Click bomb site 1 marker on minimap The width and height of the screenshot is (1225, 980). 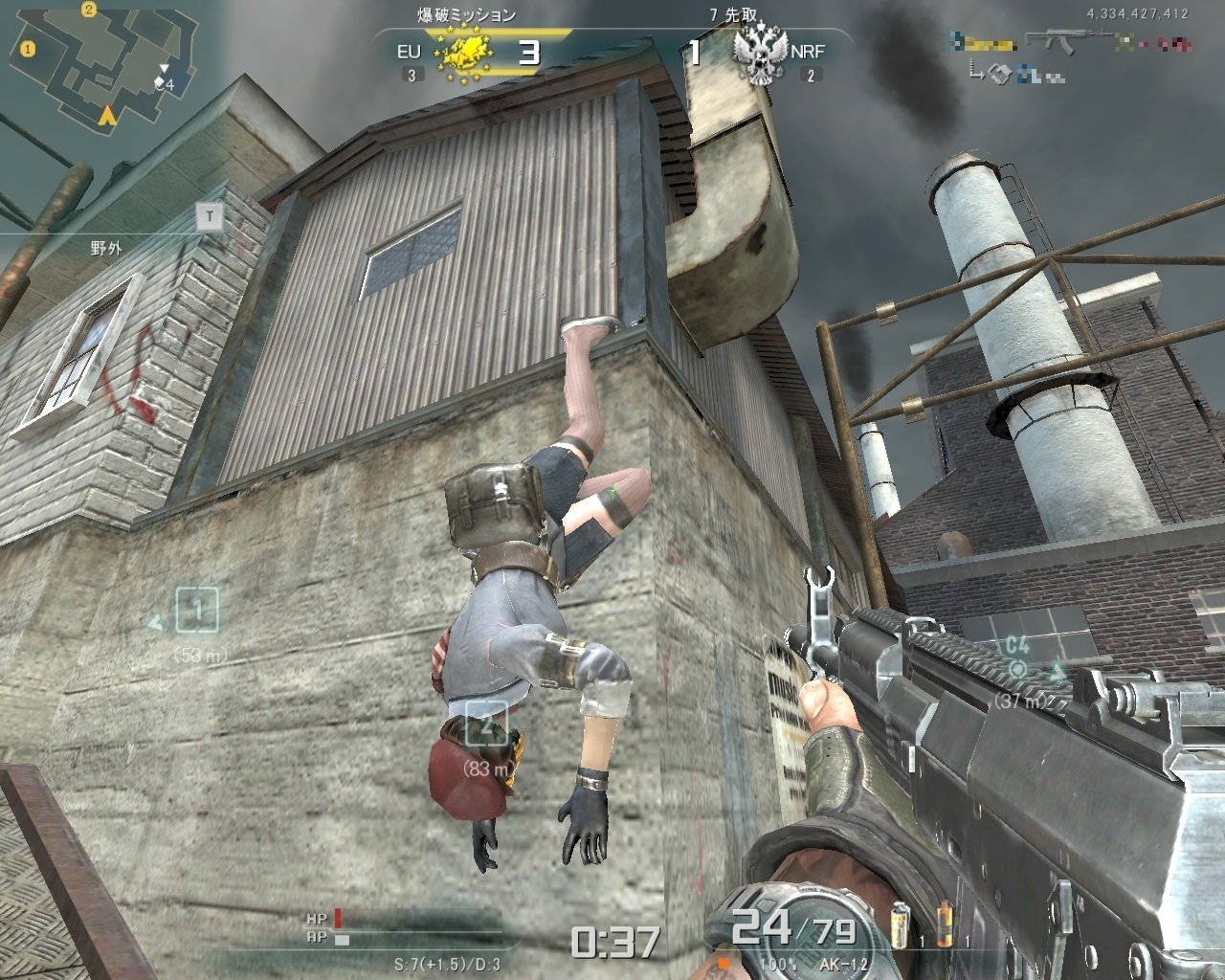pyautogui.click(x=28, y=48)
